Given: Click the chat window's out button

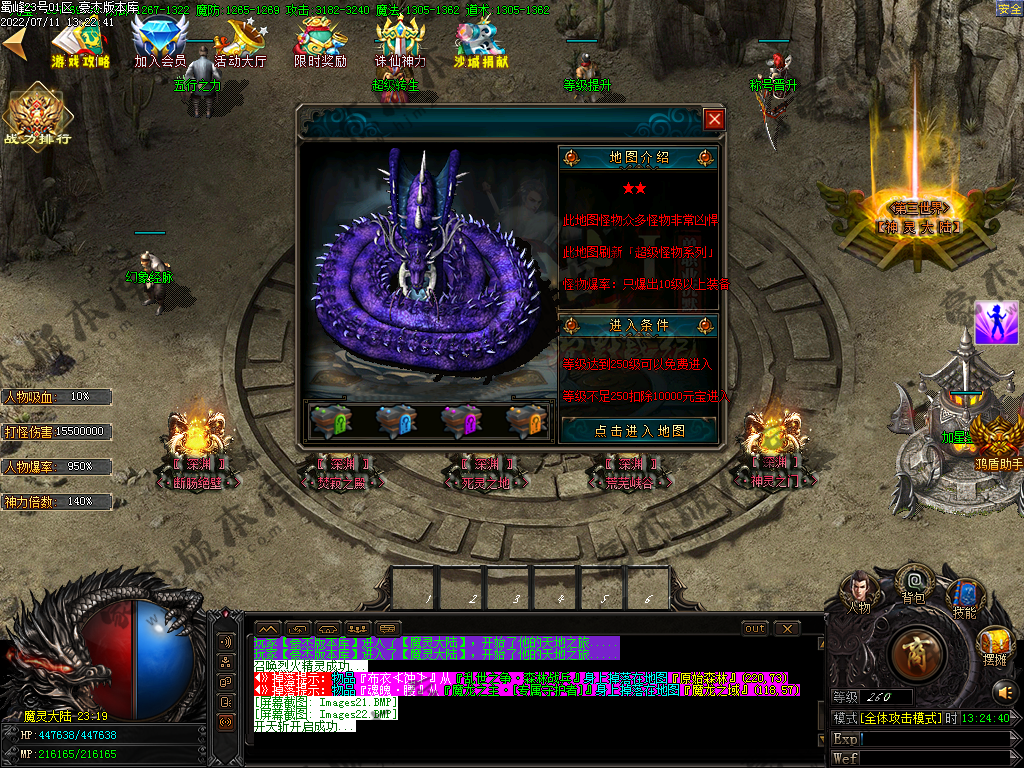Looking at the screenshot, I should [x=755, y=628].
